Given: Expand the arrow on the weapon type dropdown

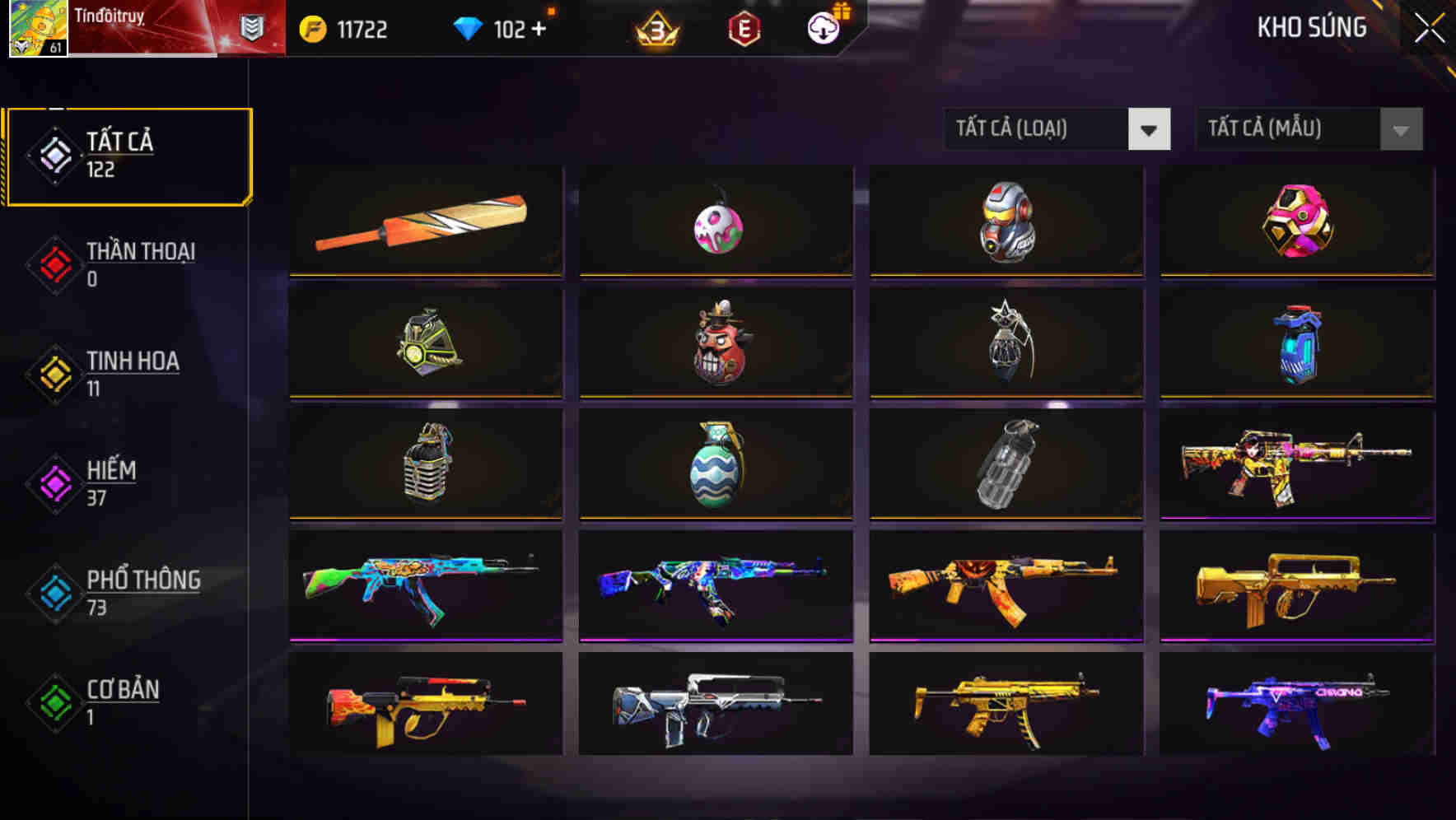Looking at the screenshot, I should [1150, 129].
